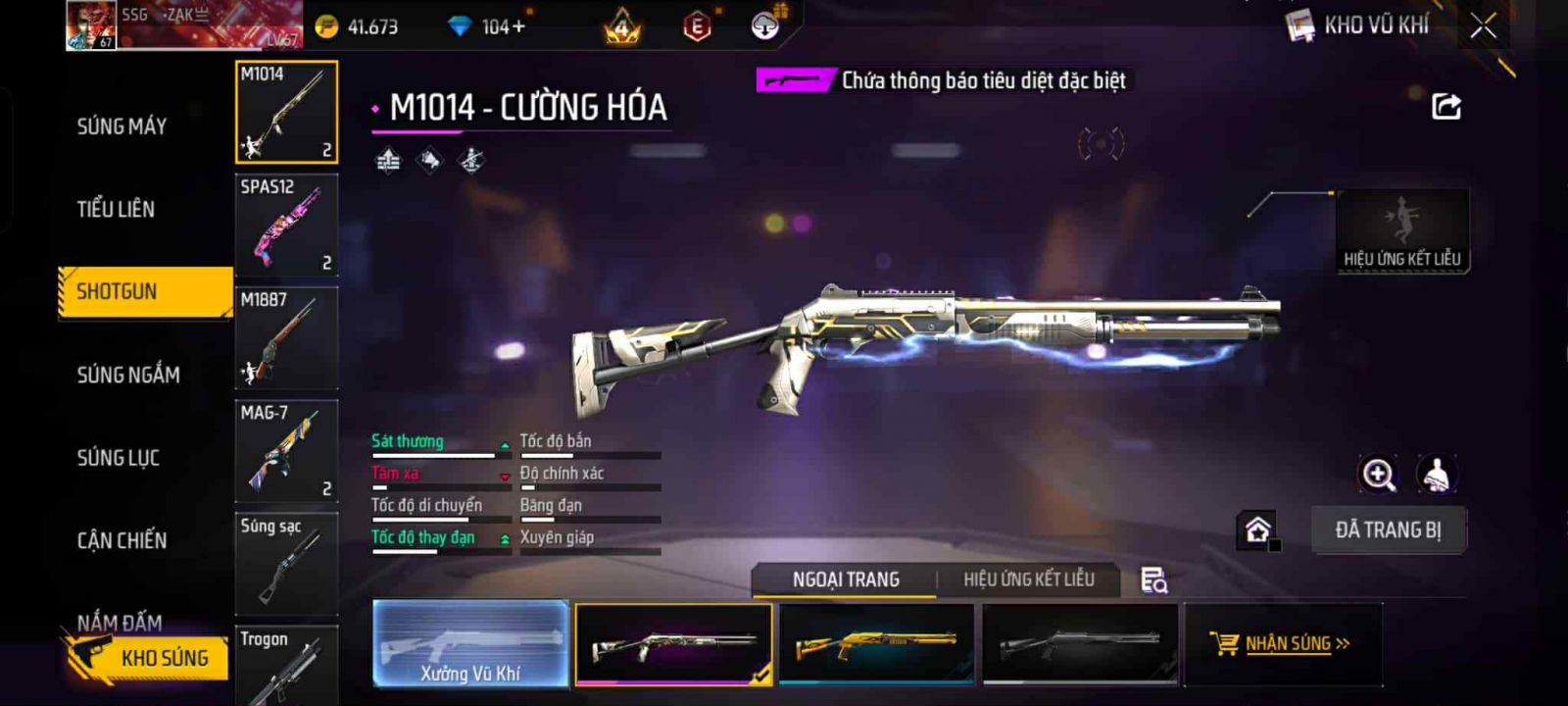Click the Đã Trang Bị button

point(1388,530)
